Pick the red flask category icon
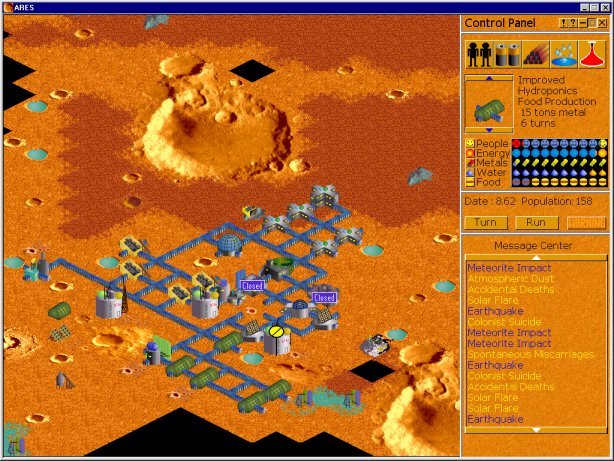Screen dimensions: 614x461 coord(593,53)
